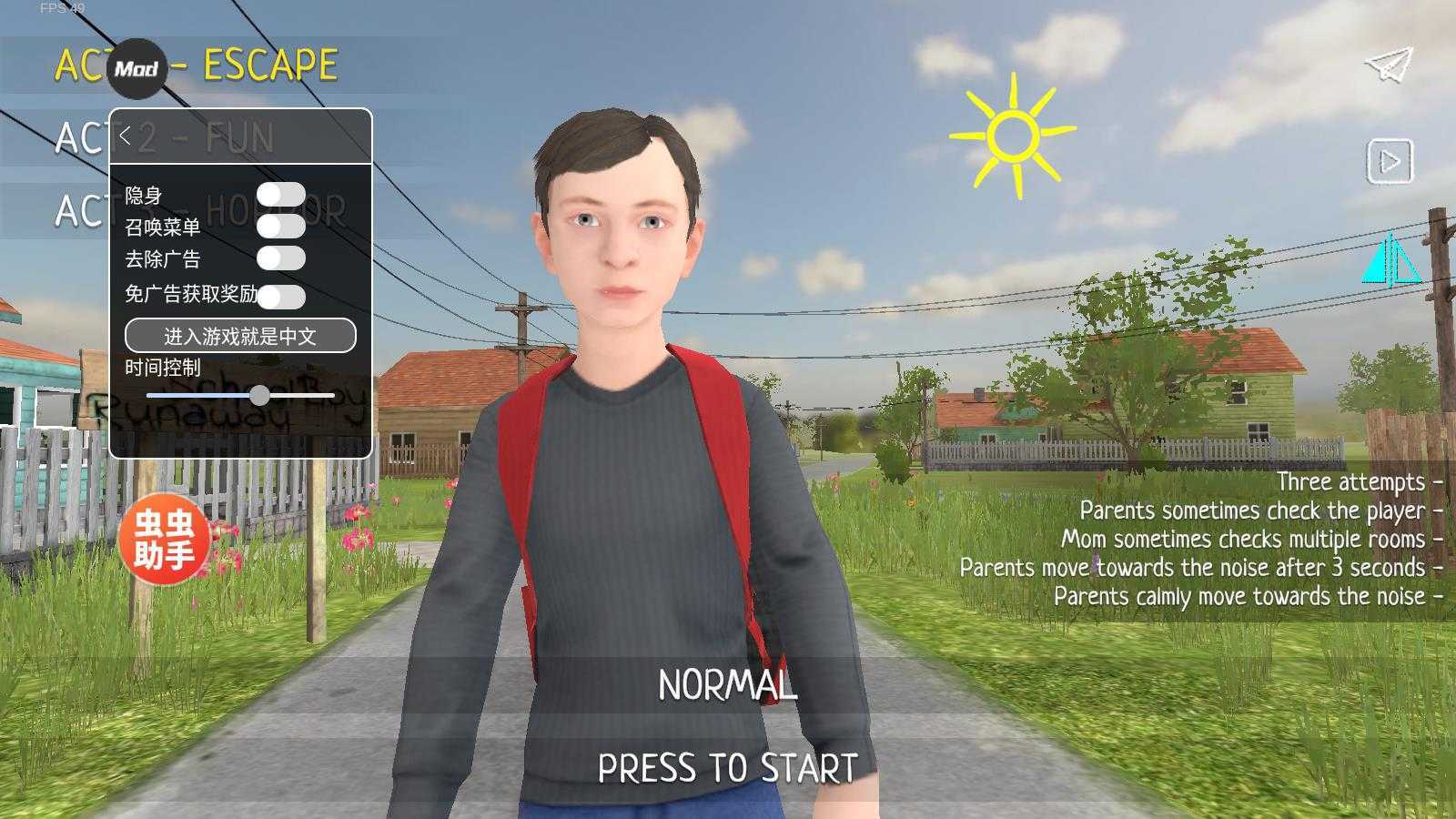Switch on 免广告获取奖励 toggle

pos(282,296)
